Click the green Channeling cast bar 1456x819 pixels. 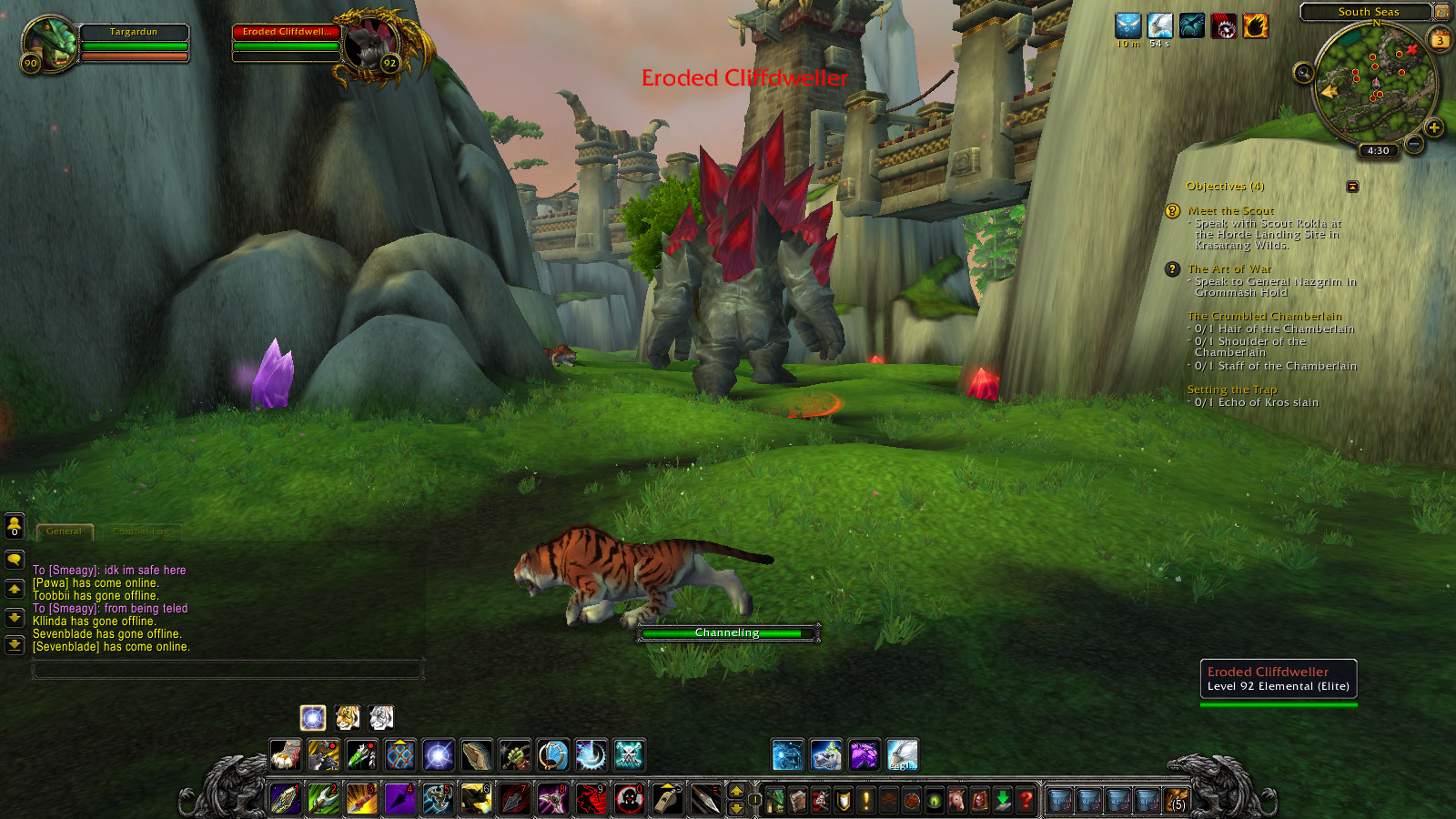[x=726, y=631]
